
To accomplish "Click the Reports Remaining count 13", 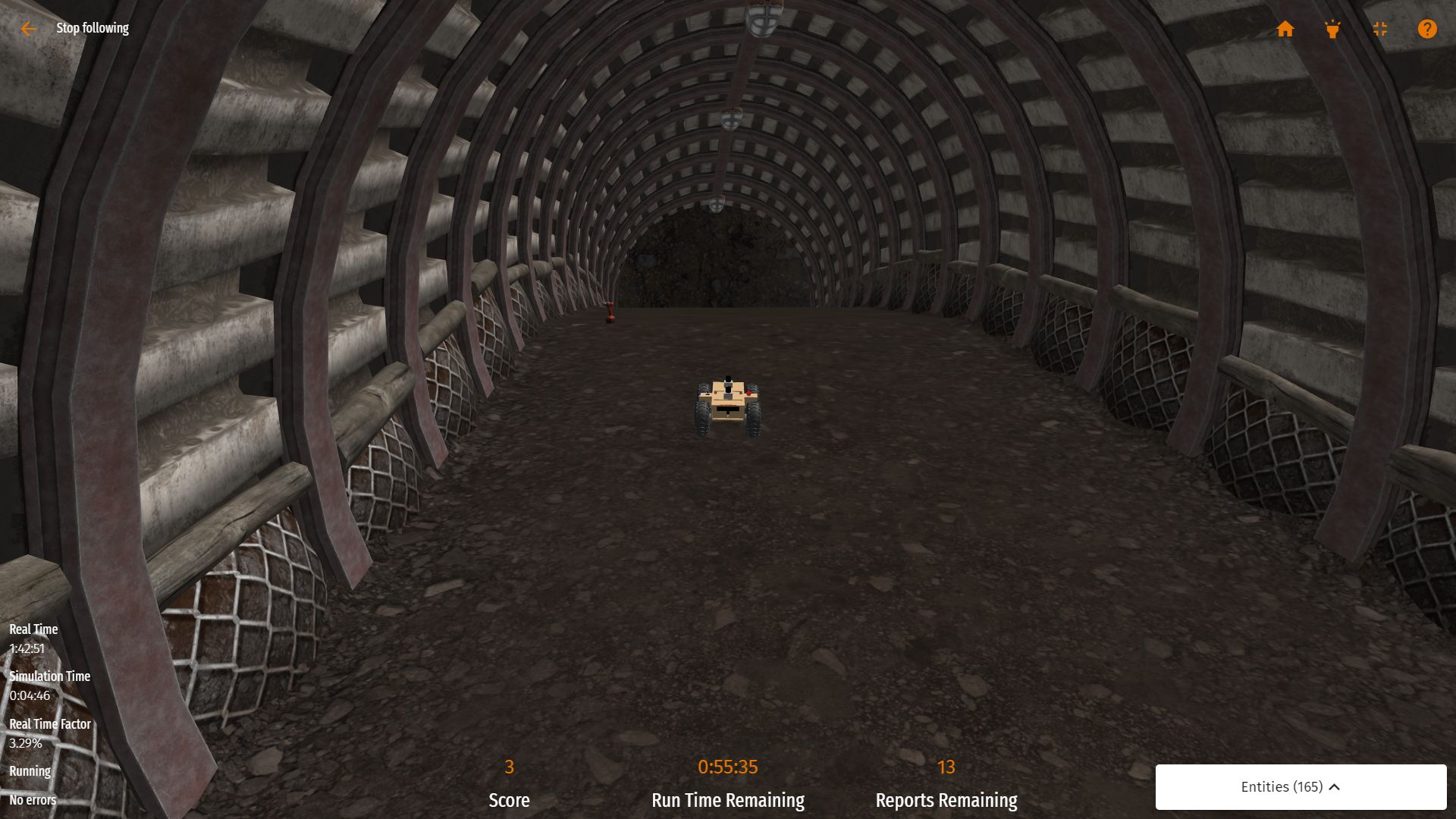I will tap(947, 767).
